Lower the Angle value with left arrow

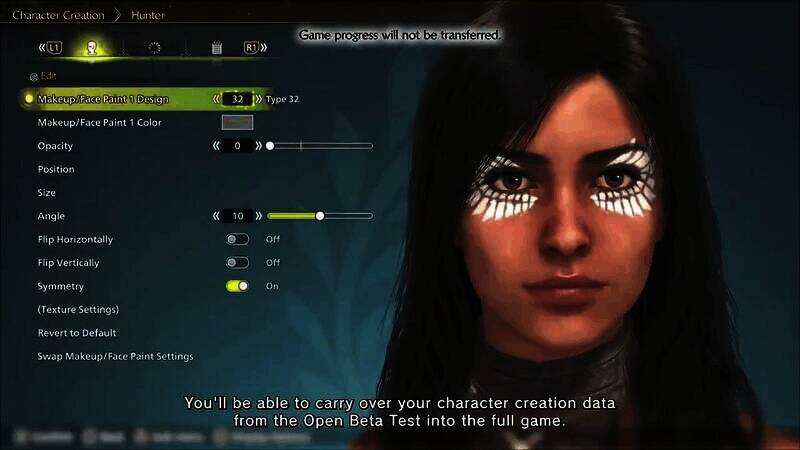(215, 216)
